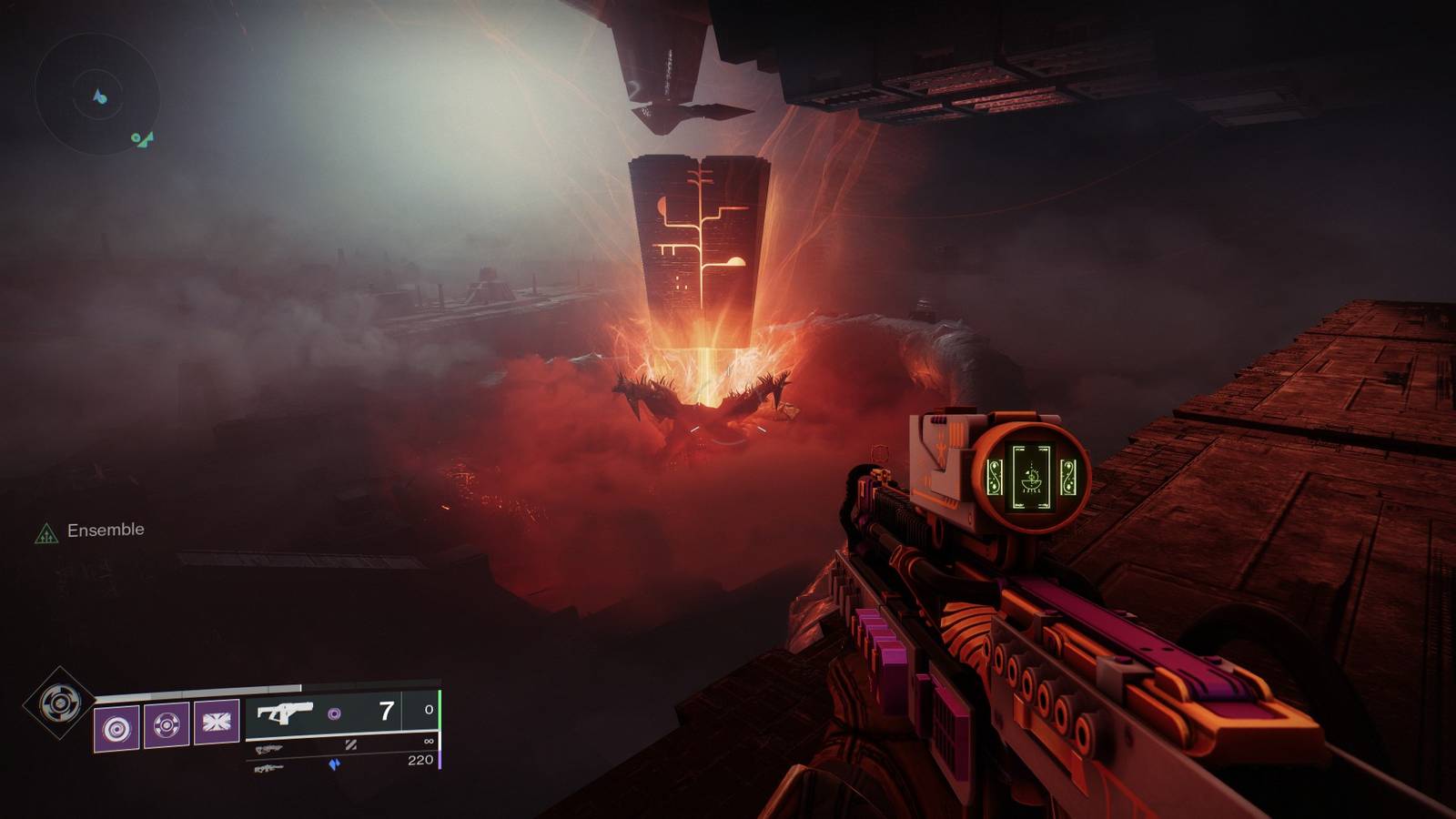
Task: Click the circular radar in the corner
Action: click(x=97, y=96)
